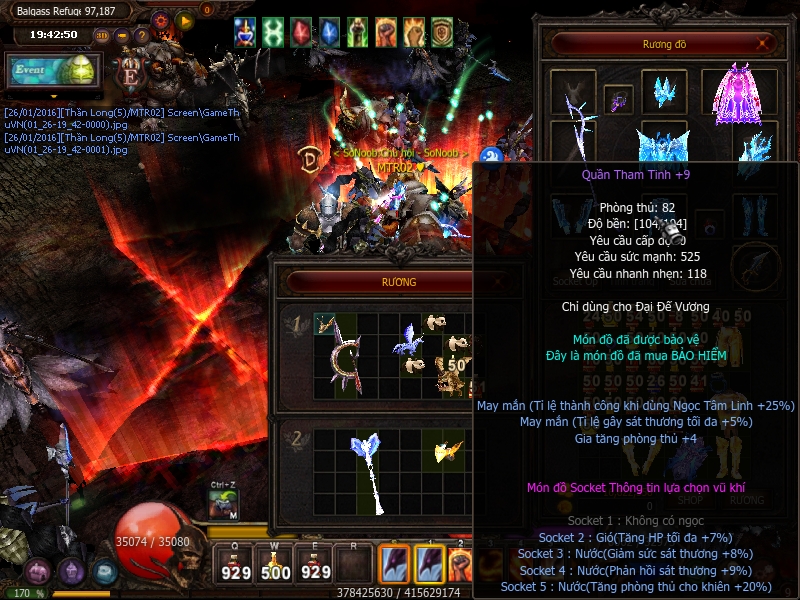The width and height of the screenshot is (800, 600).
Task: Click the orange play arrow button
Action: click(x=184, y=19)
